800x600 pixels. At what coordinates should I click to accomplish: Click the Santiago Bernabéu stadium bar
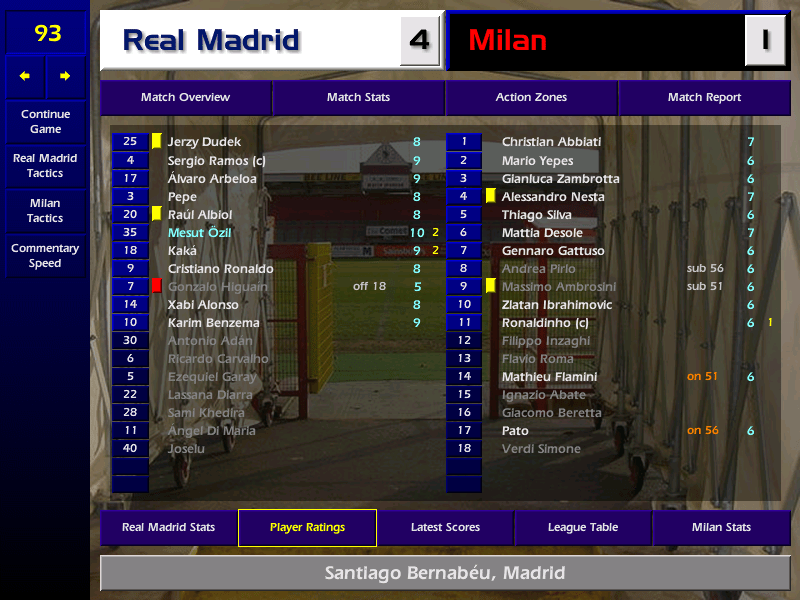[x=445, y=574]
